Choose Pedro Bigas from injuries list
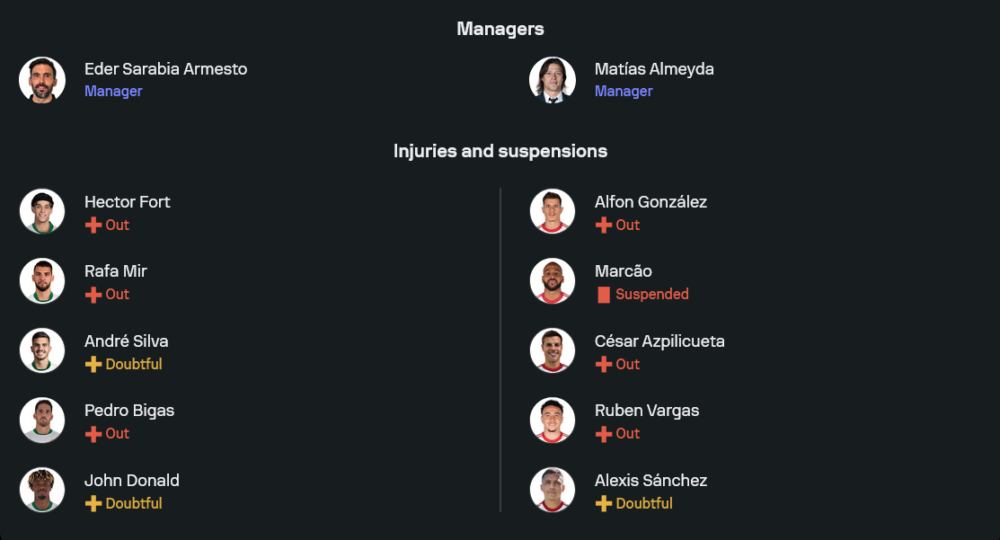This screenshot has width=1000, height=540. [x=129, y=411]
